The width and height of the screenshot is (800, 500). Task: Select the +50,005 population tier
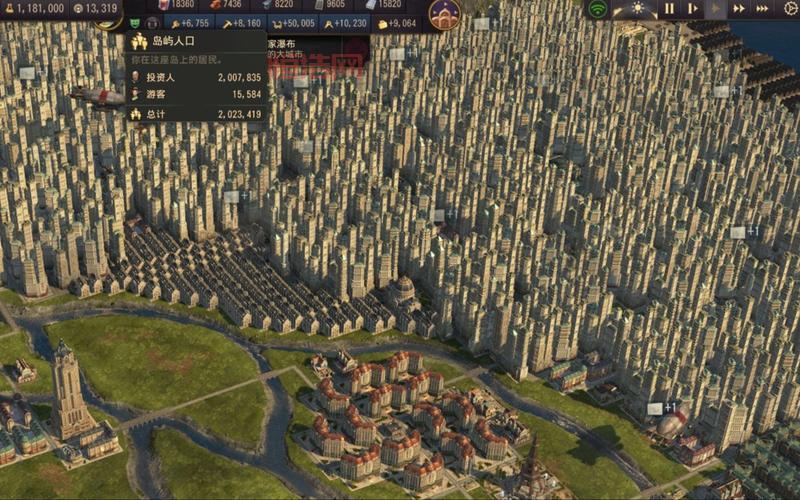coord(293,23)
